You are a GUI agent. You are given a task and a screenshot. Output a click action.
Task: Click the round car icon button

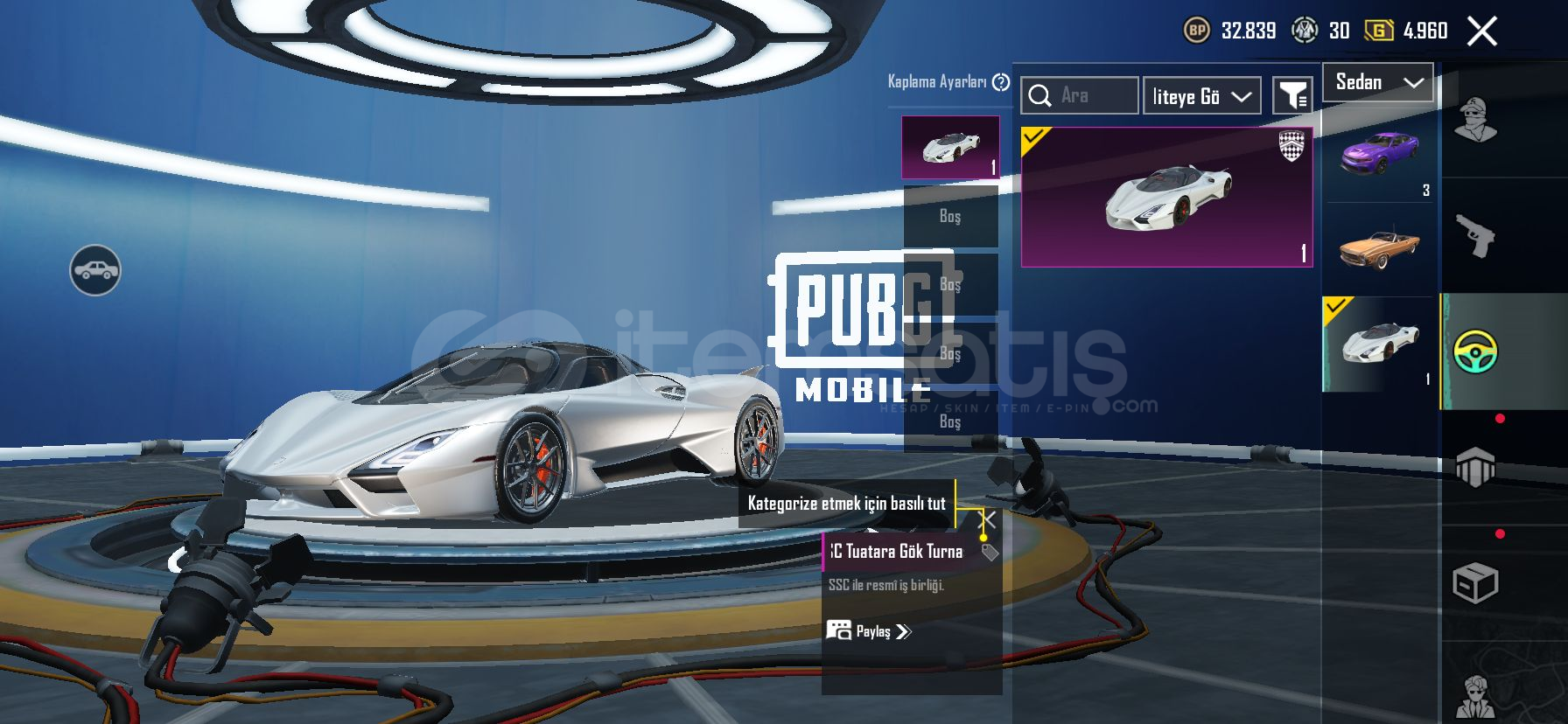[x=95, y=270]
